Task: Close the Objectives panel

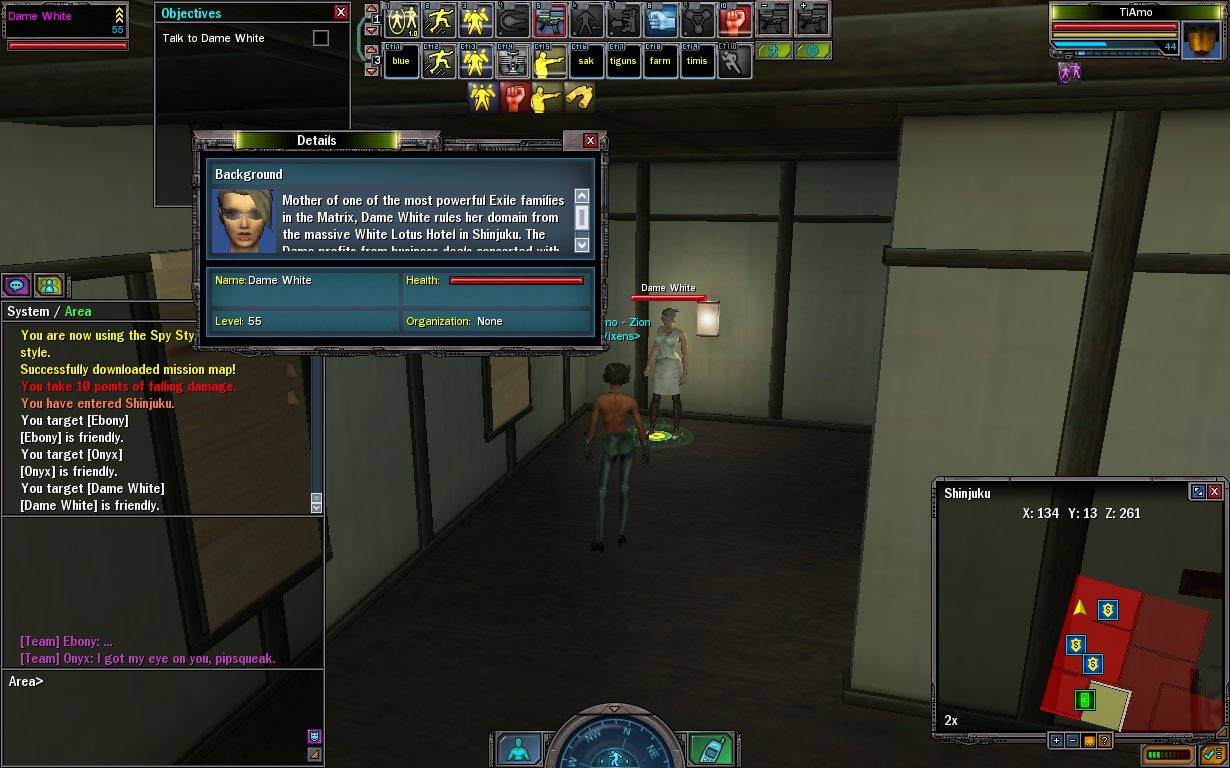Action: pos(341,13)
